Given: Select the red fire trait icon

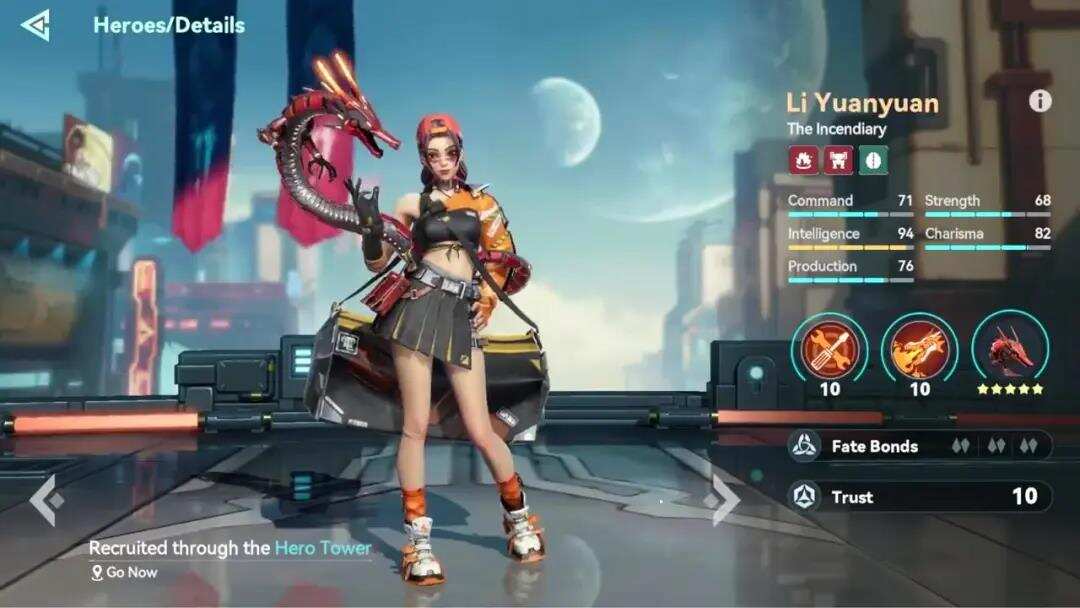Looking at the screenshot, I should [x=802, y=160].
